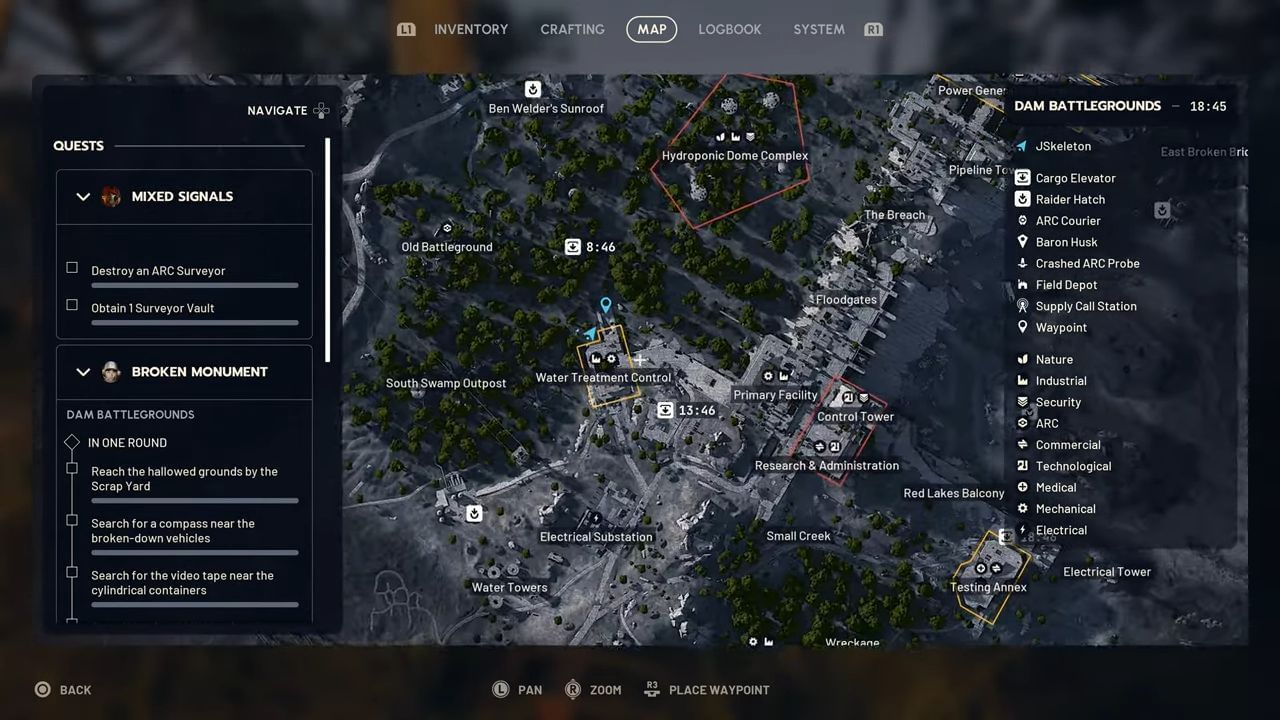1280x720 pixels.
Task: Click the Waypoint legend icon
Action: click(x=1022, y=327)
